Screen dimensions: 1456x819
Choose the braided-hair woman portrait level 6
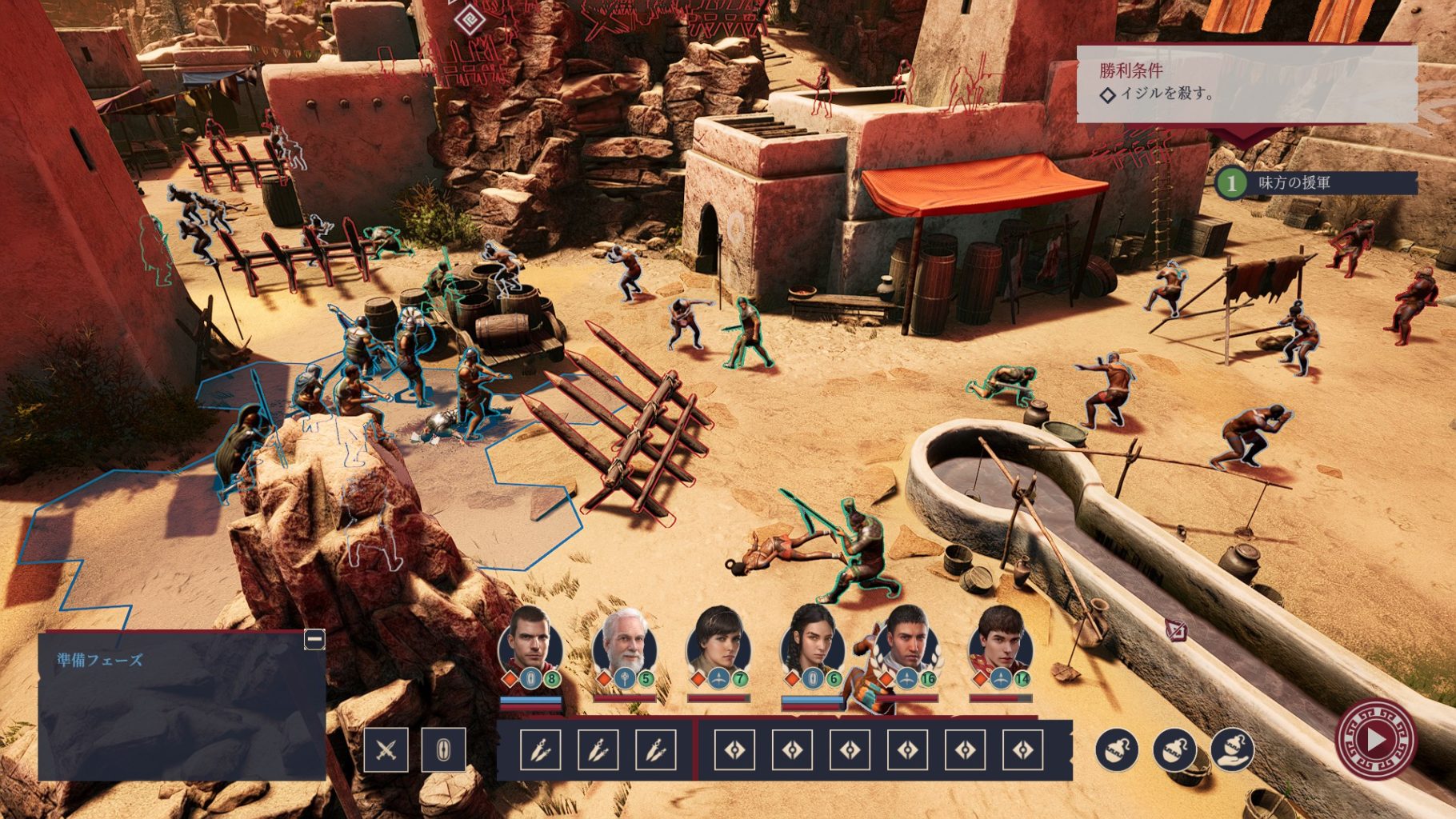pyautogui.click(x=812, y=644)
